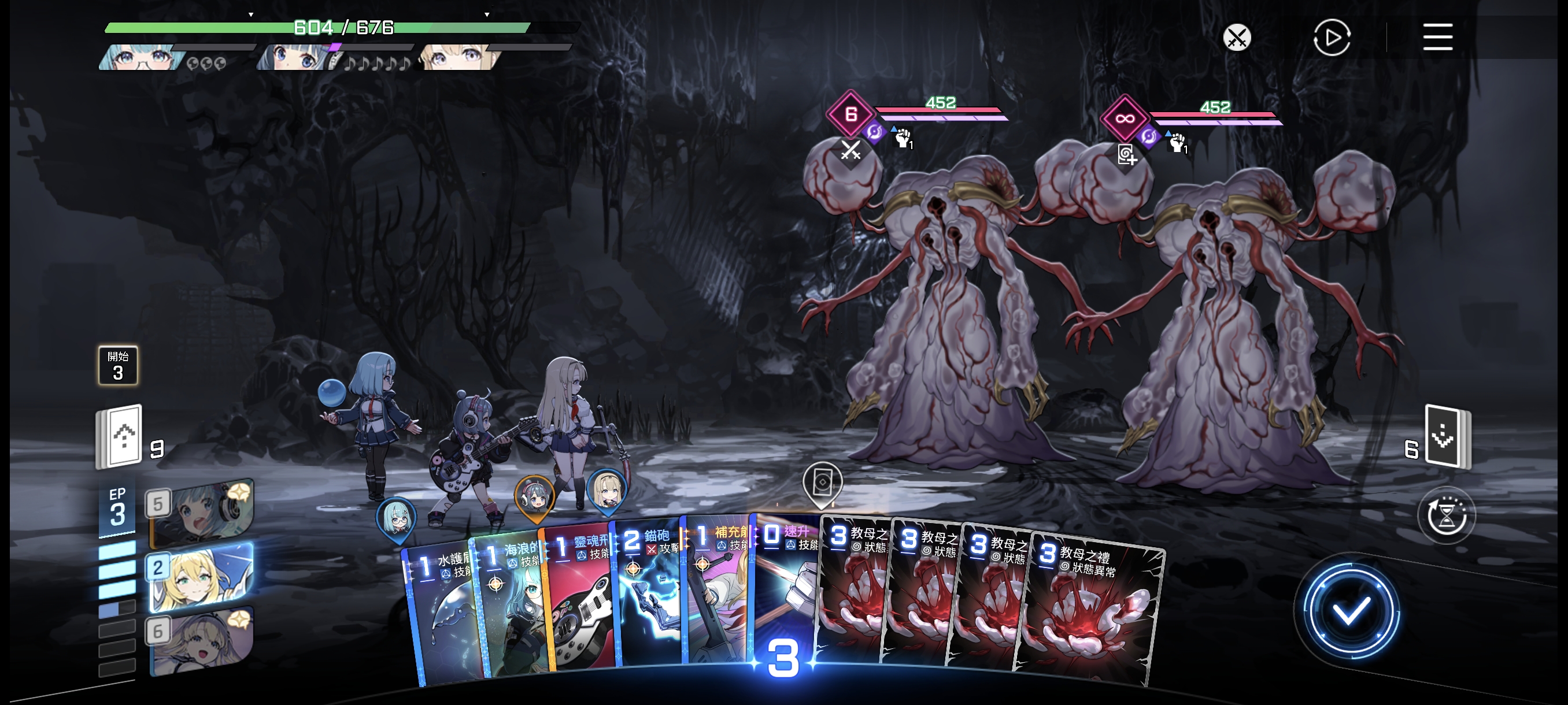Image resolution: width=1568 pixels, height=705 pixels.
Task: Tap the crossed swords icon in top bar
Action: 1237,38
